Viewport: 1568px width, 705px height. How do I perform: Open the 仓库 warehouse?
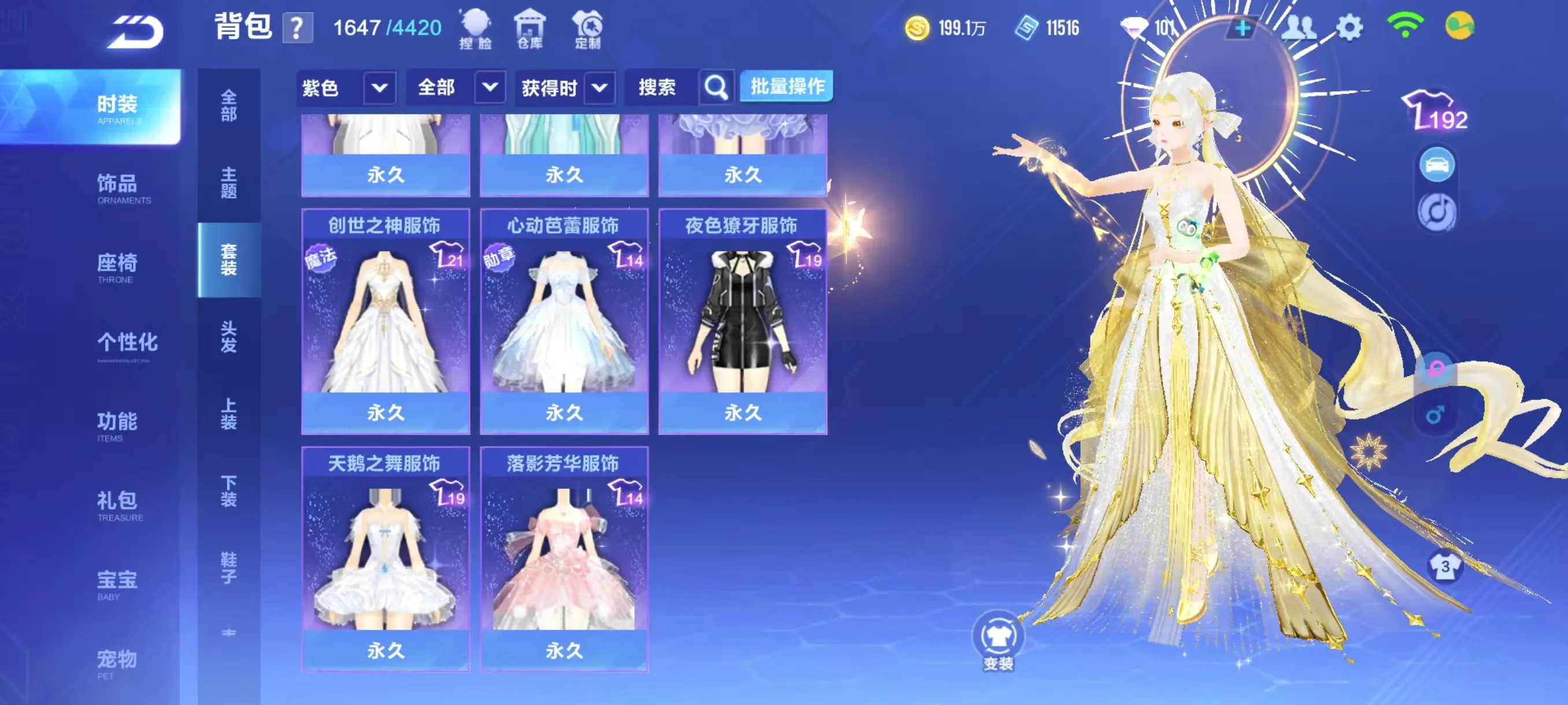[x=530, y=28]
